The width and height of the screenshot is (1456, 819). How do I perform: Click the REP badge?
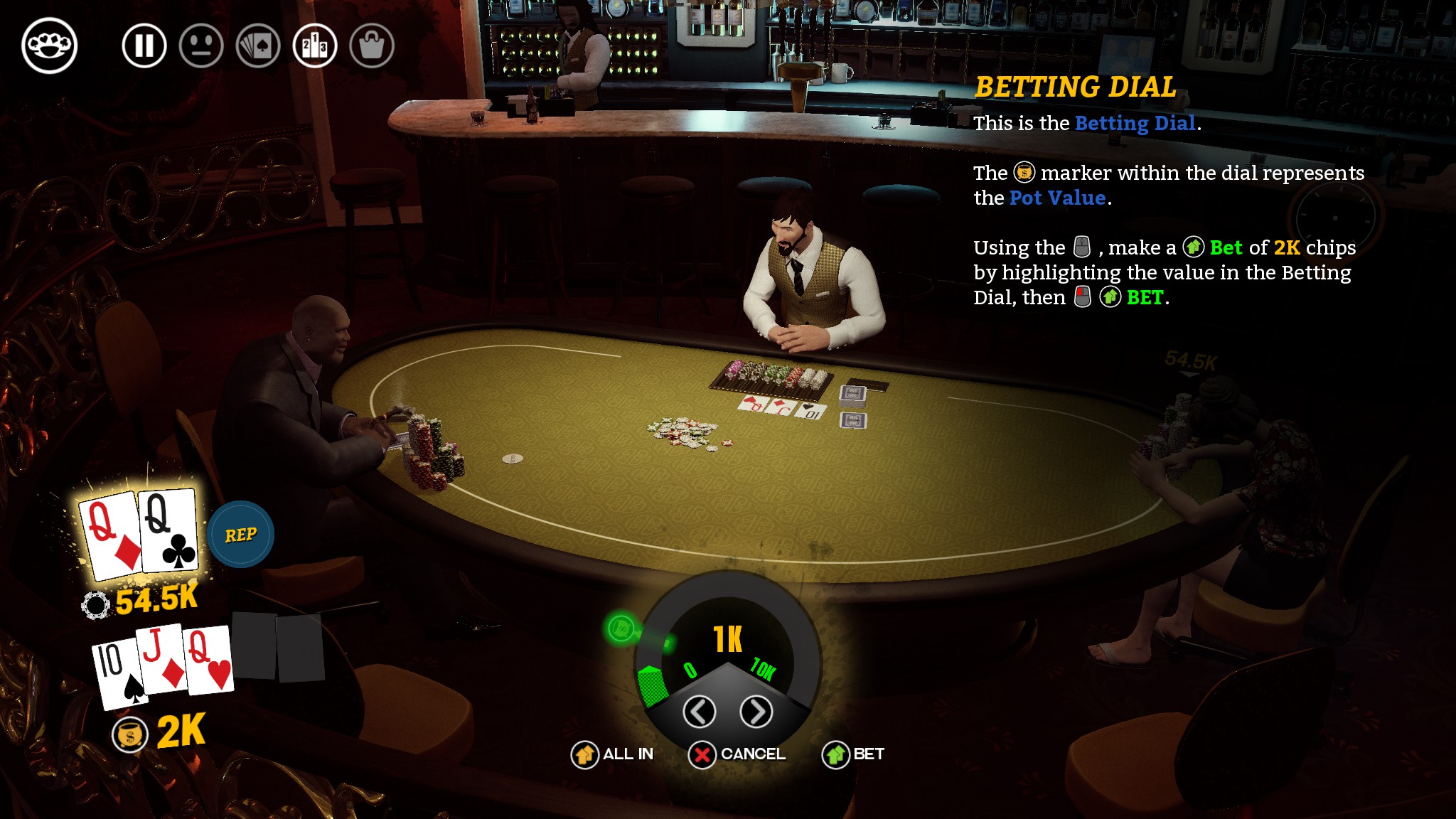(x=241, y=535)
